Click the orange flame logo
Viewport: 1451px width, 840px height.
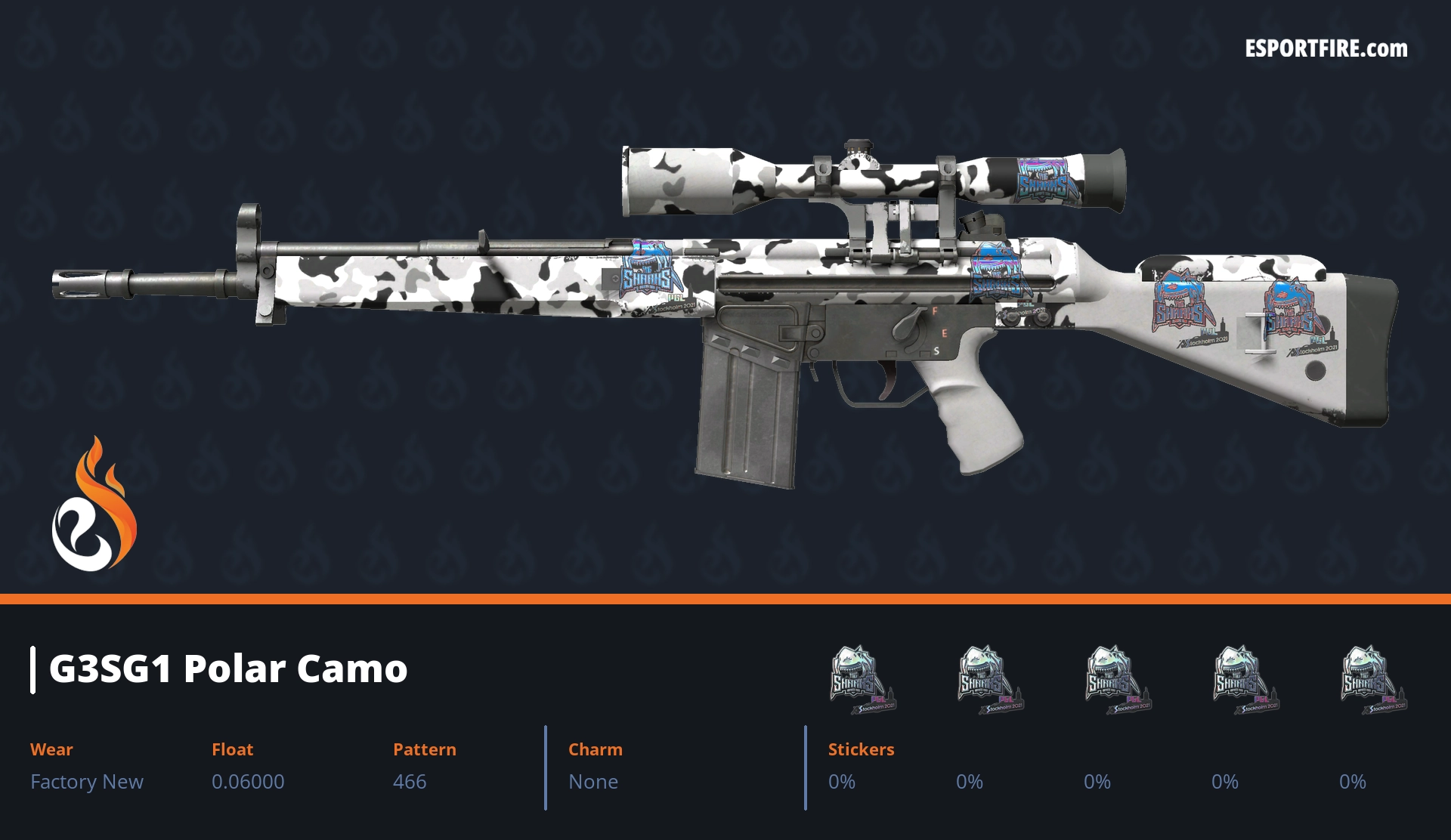pyautogui.click(x=94, y=505)
